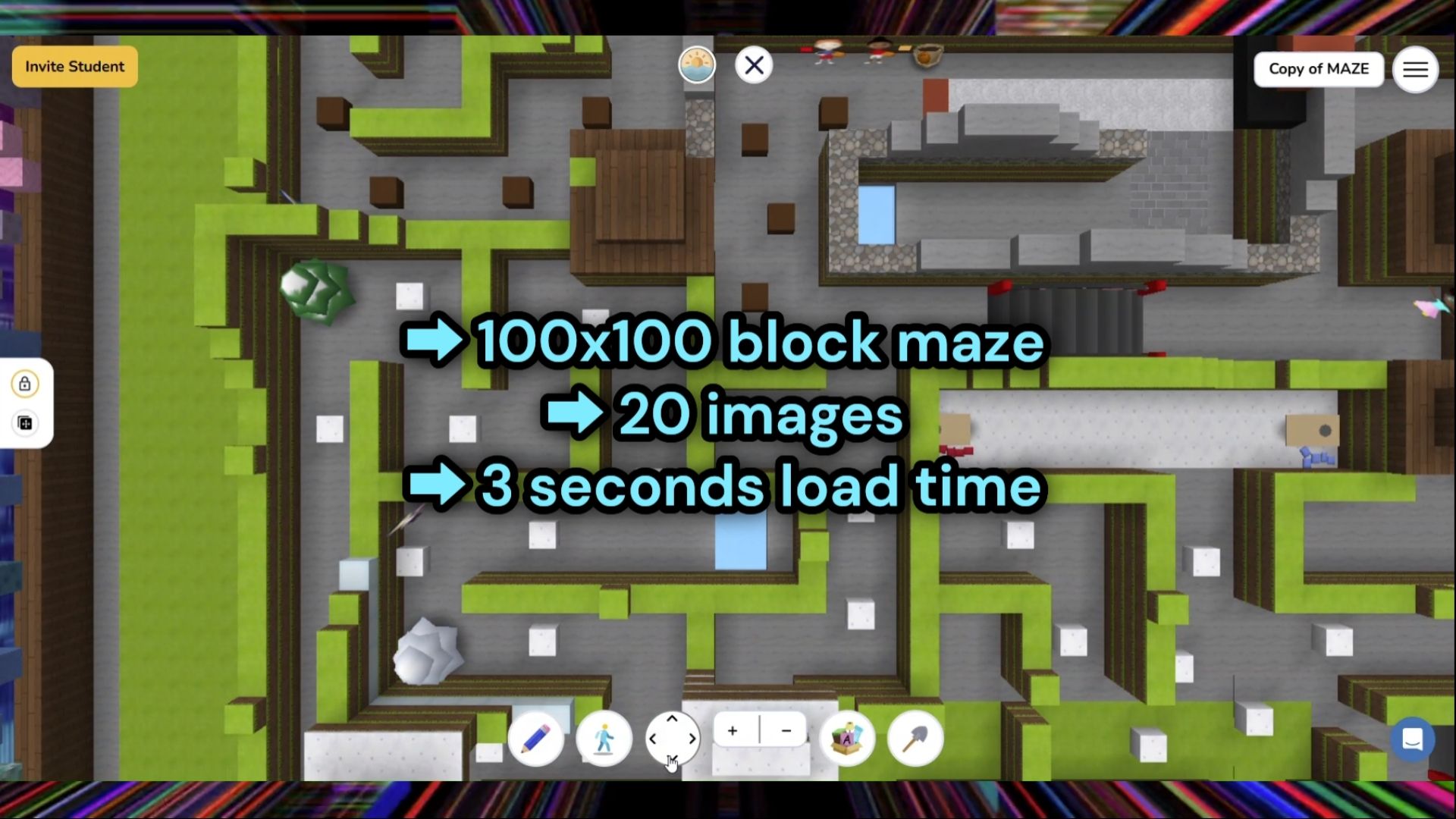The image size is (1456, 819).
Task: Toggle daylight mode with the sun button
Action: point(696,64)
